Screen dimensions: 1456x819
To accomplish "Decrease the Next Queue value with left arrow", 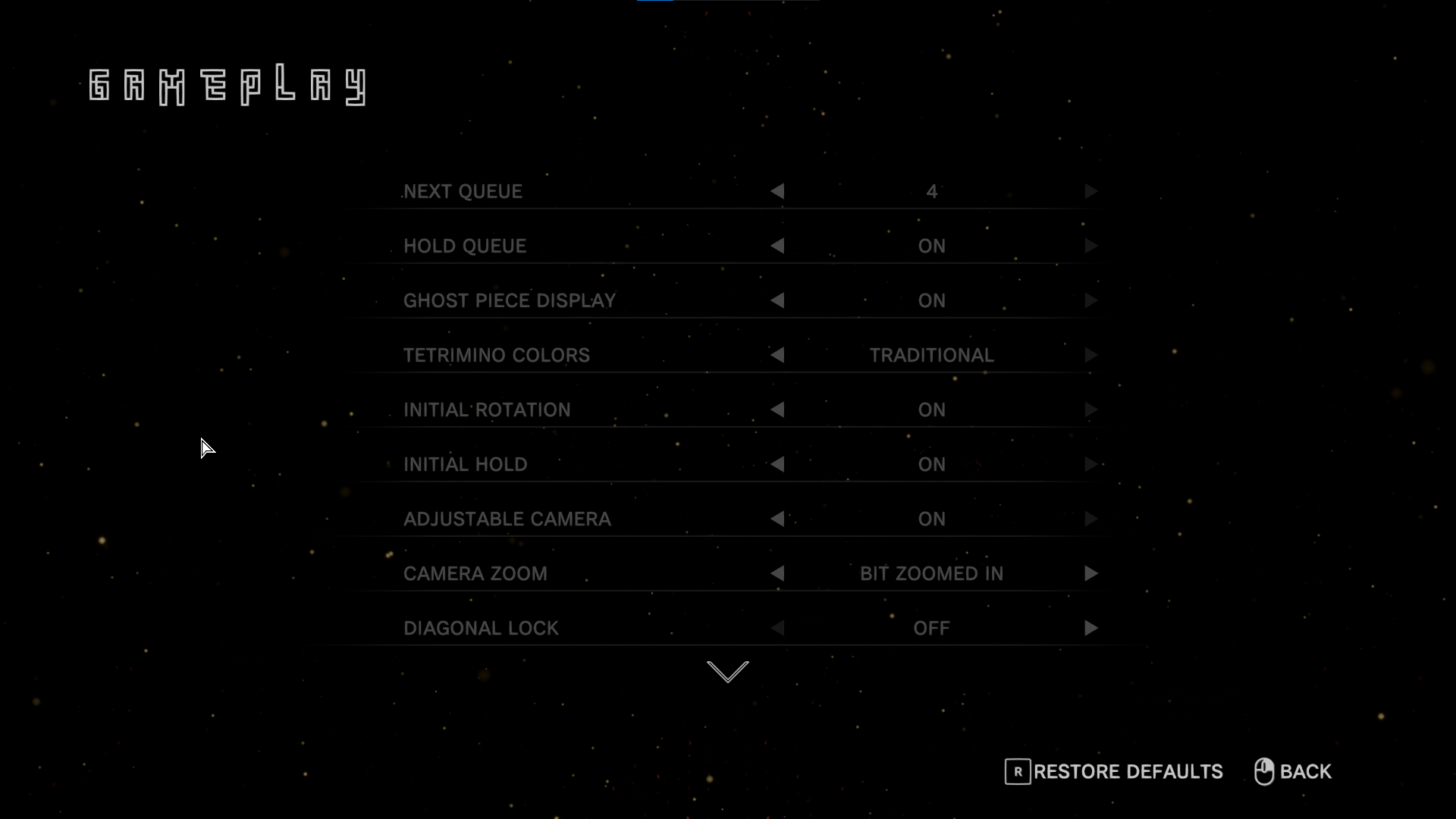I will [x=777, y=192].
